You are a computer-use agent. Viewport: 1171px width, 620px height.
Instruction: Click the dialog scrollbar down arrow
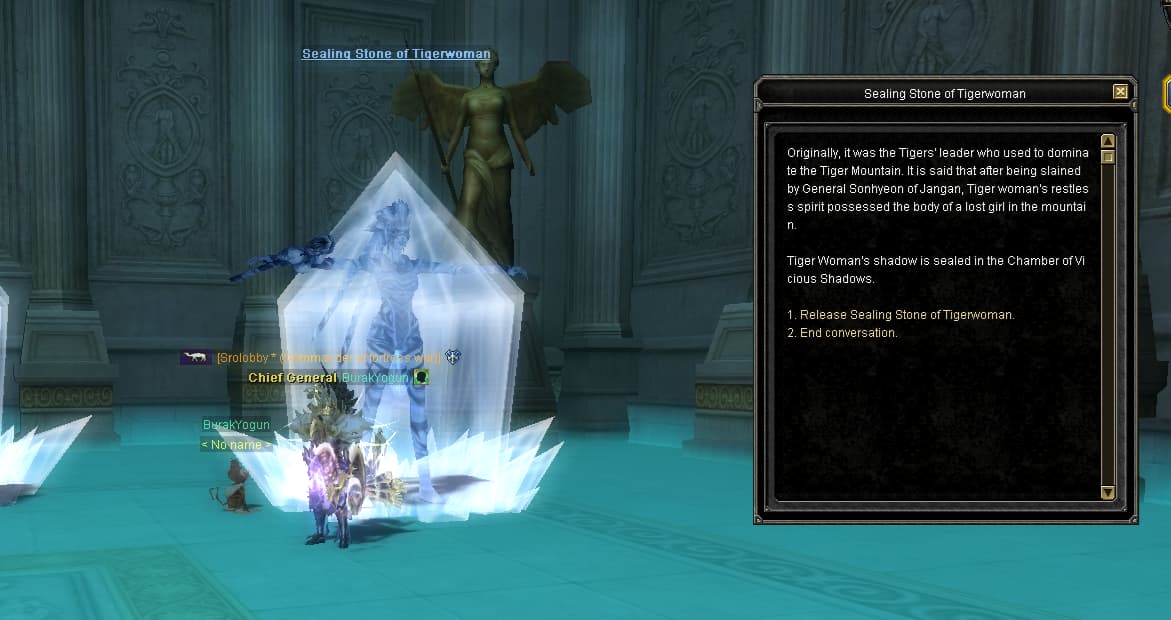1107,492
